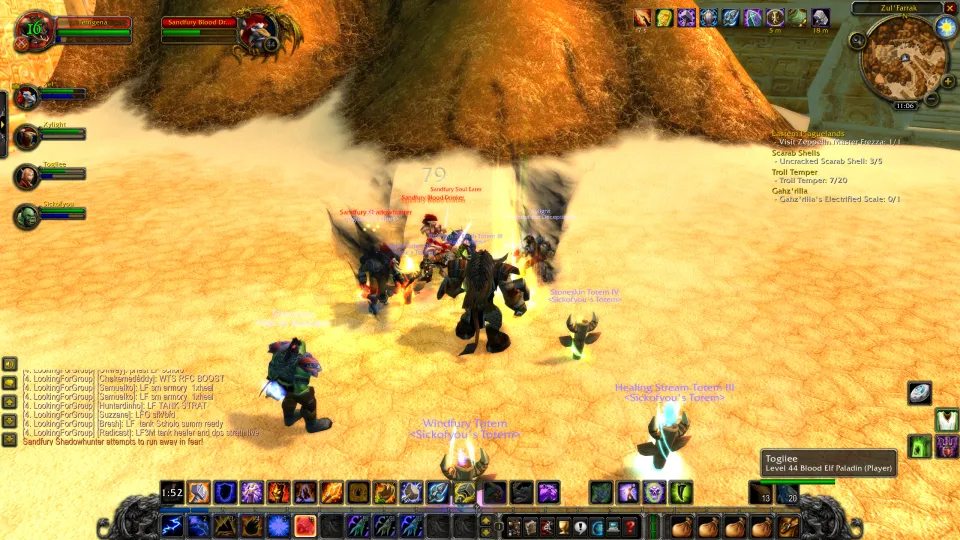Open the main backpack bag
Image resolution: width=960 pixels, height=540 pixels.
(x=788, y=526)
